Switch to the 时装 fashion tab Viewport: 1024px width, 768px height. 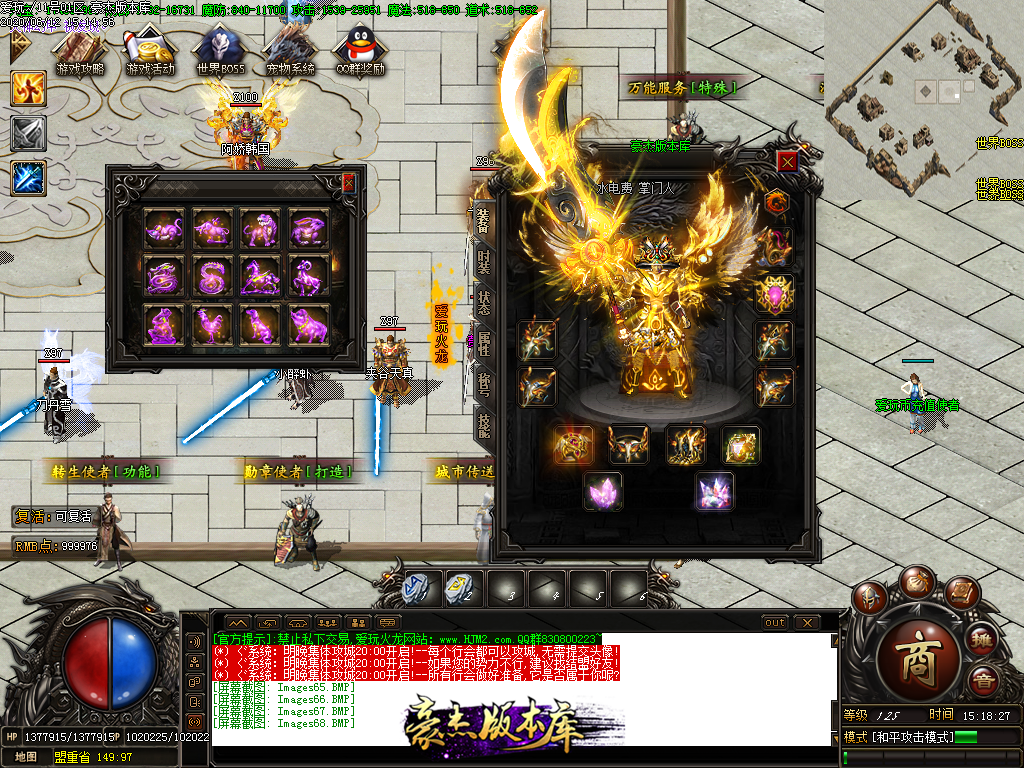pos(483,260)
